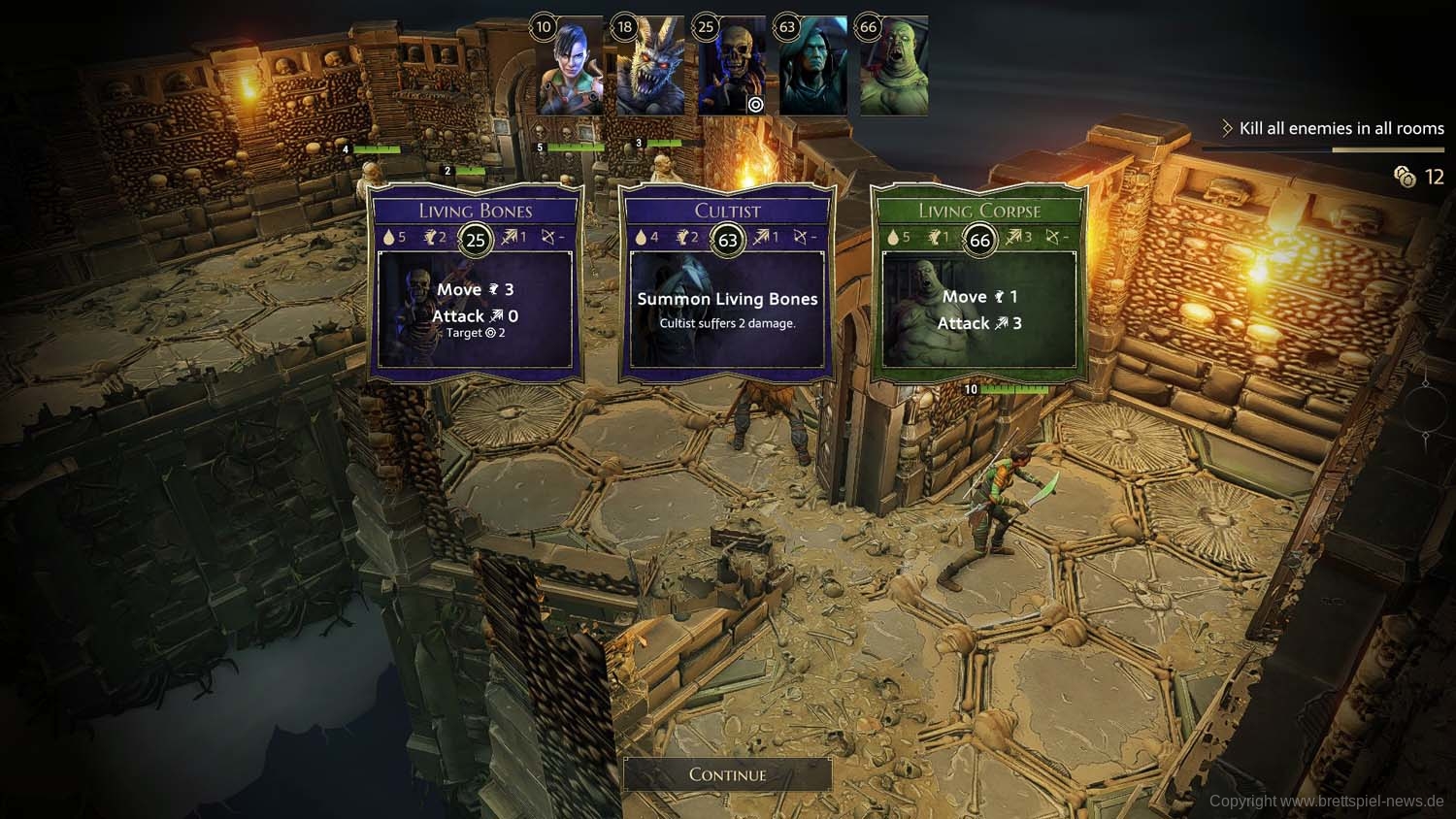Select the initiative 18 horned beast portrait

pos(650,68)
